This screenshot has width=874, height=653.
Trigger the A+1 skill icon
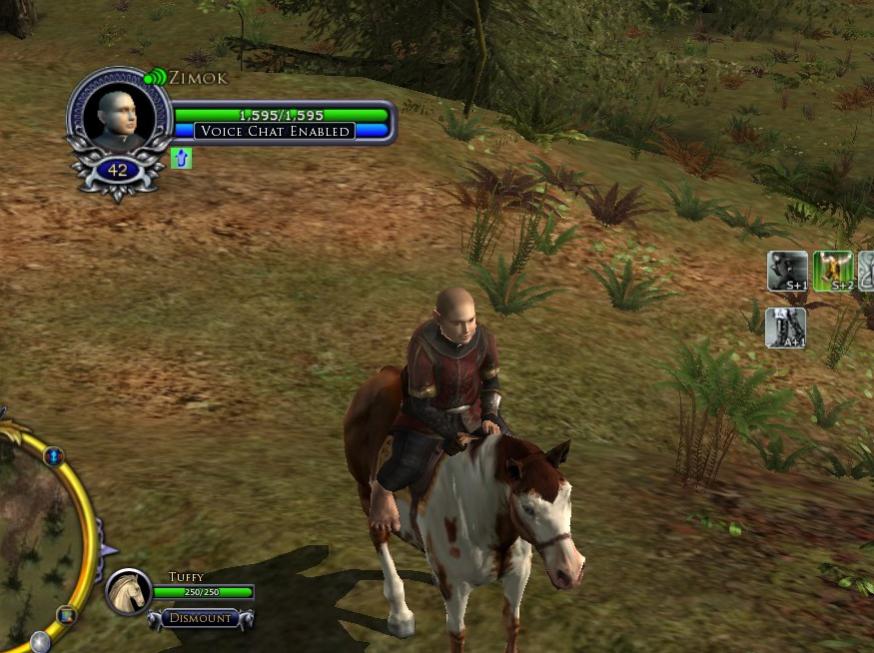(785, 328)
